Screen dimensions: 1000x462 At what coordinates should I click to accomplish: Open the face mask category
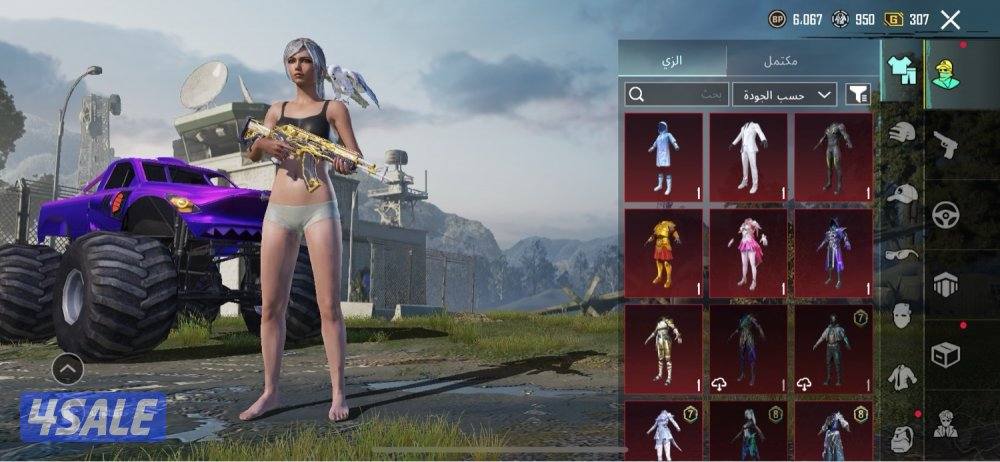pos(902,316)
